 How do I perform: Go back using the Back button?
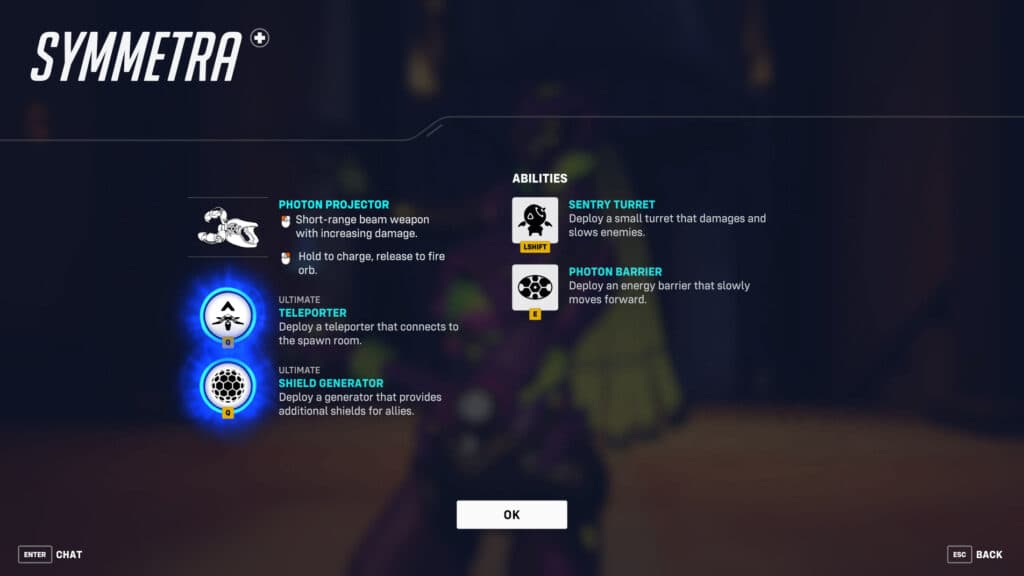click(x=975, y=554)
